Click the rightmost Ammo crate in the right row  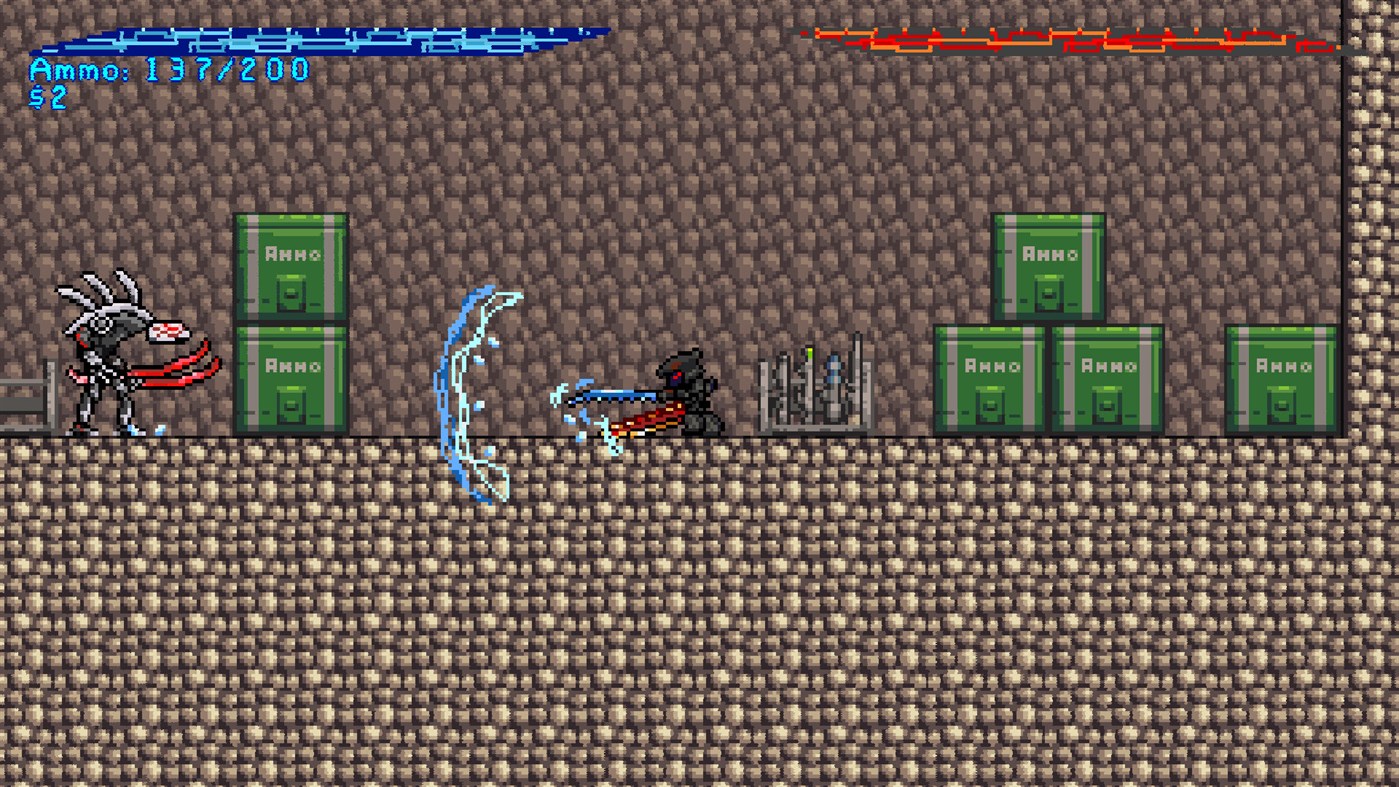click(x=1283, y=380)
